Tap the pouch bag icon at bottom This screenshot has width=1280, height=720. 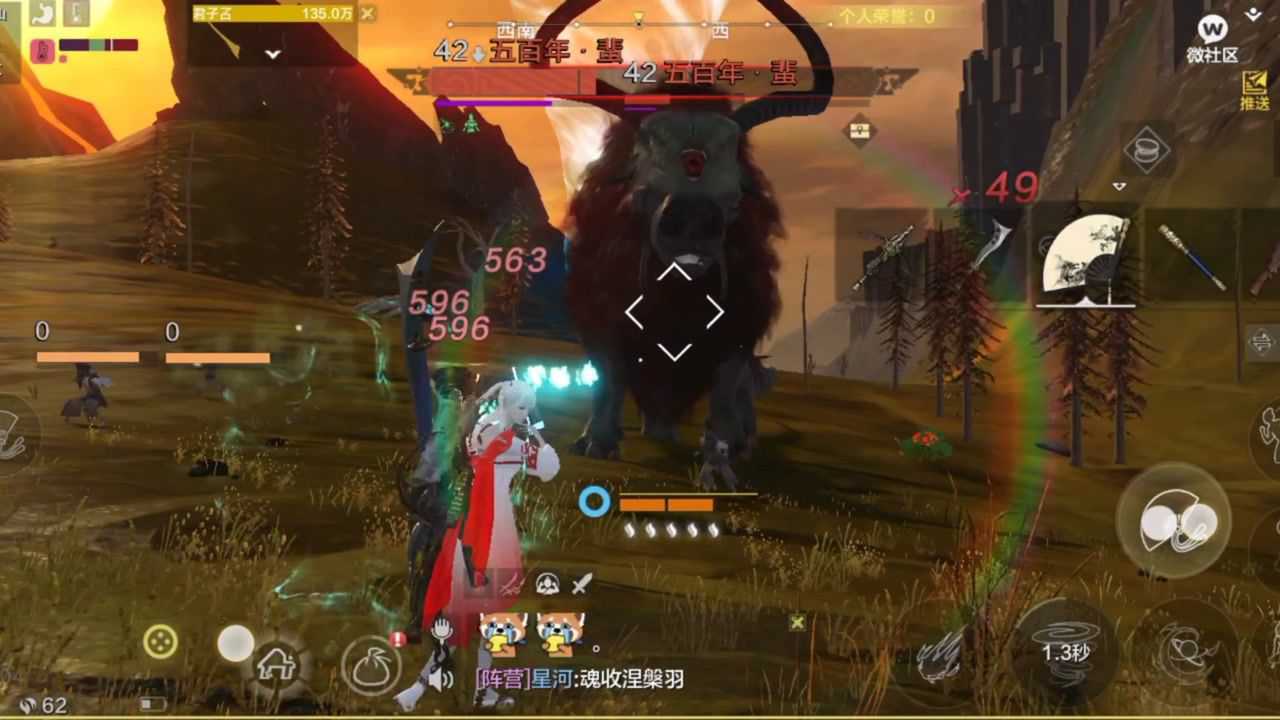click(370, 664)
